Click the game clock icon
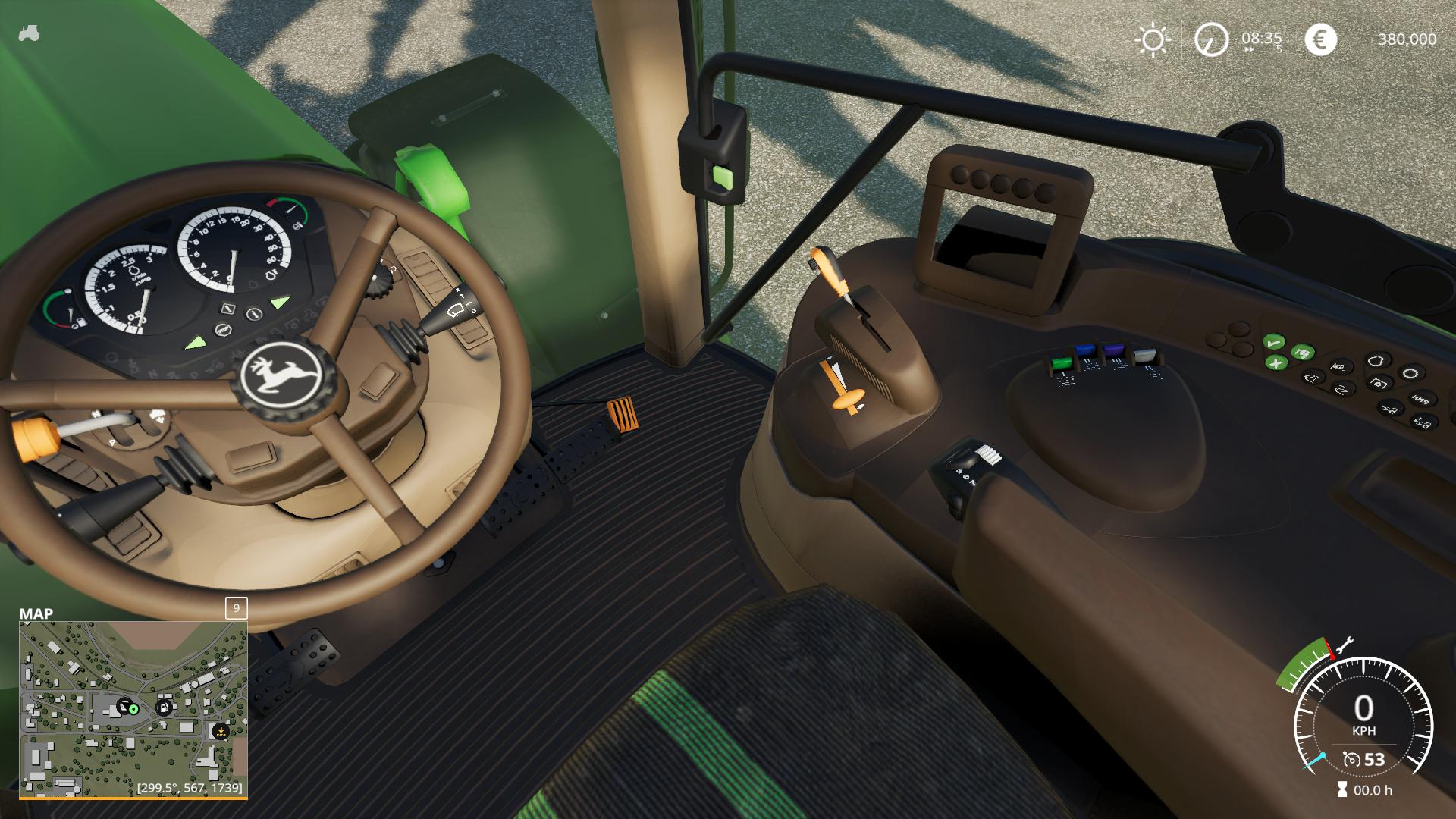This screenshot has height=819, width=1456. coord(1211,39)
